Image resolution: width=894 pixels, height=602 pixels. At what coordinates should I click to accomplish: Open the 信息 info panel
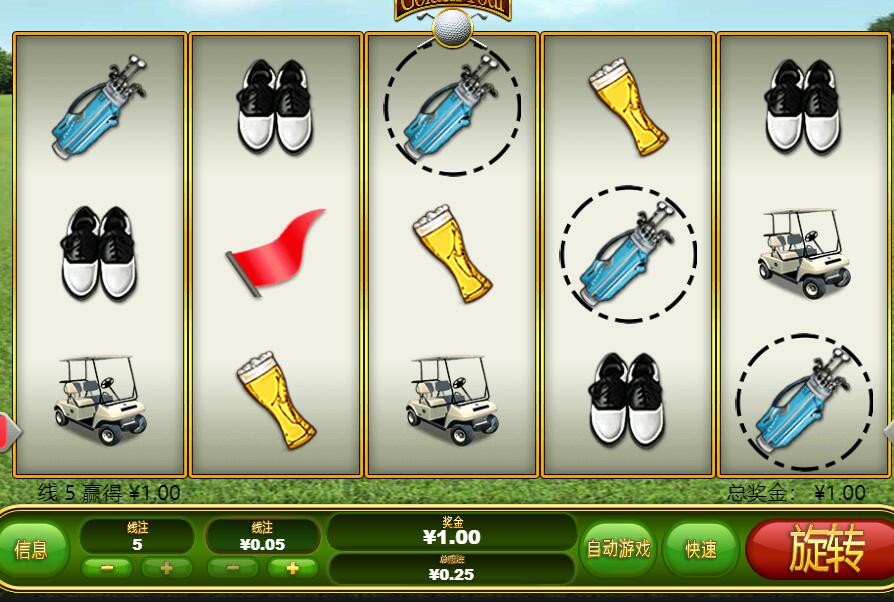pyautogui.click(x=33, y=549)
